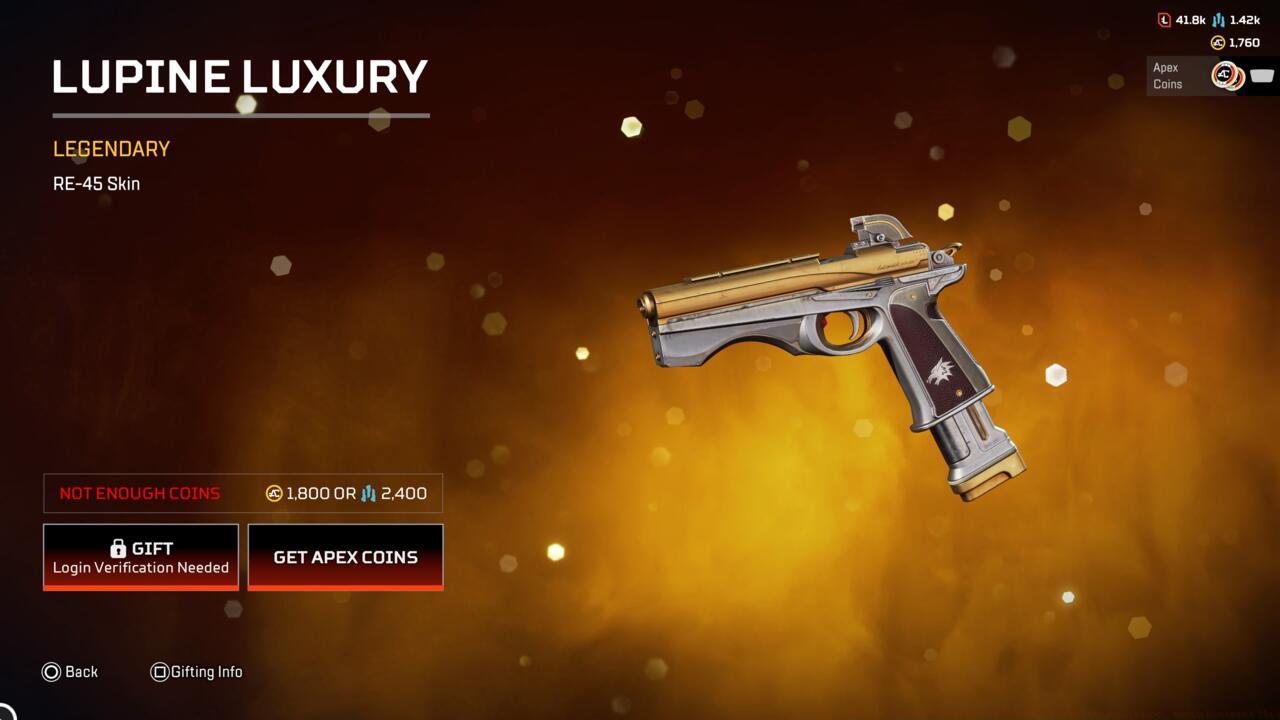The height and width of the screenshot is (720, 1280).
Task: Click the Crafting Metals icon showing 1.42k
Action: point(1219,19)
